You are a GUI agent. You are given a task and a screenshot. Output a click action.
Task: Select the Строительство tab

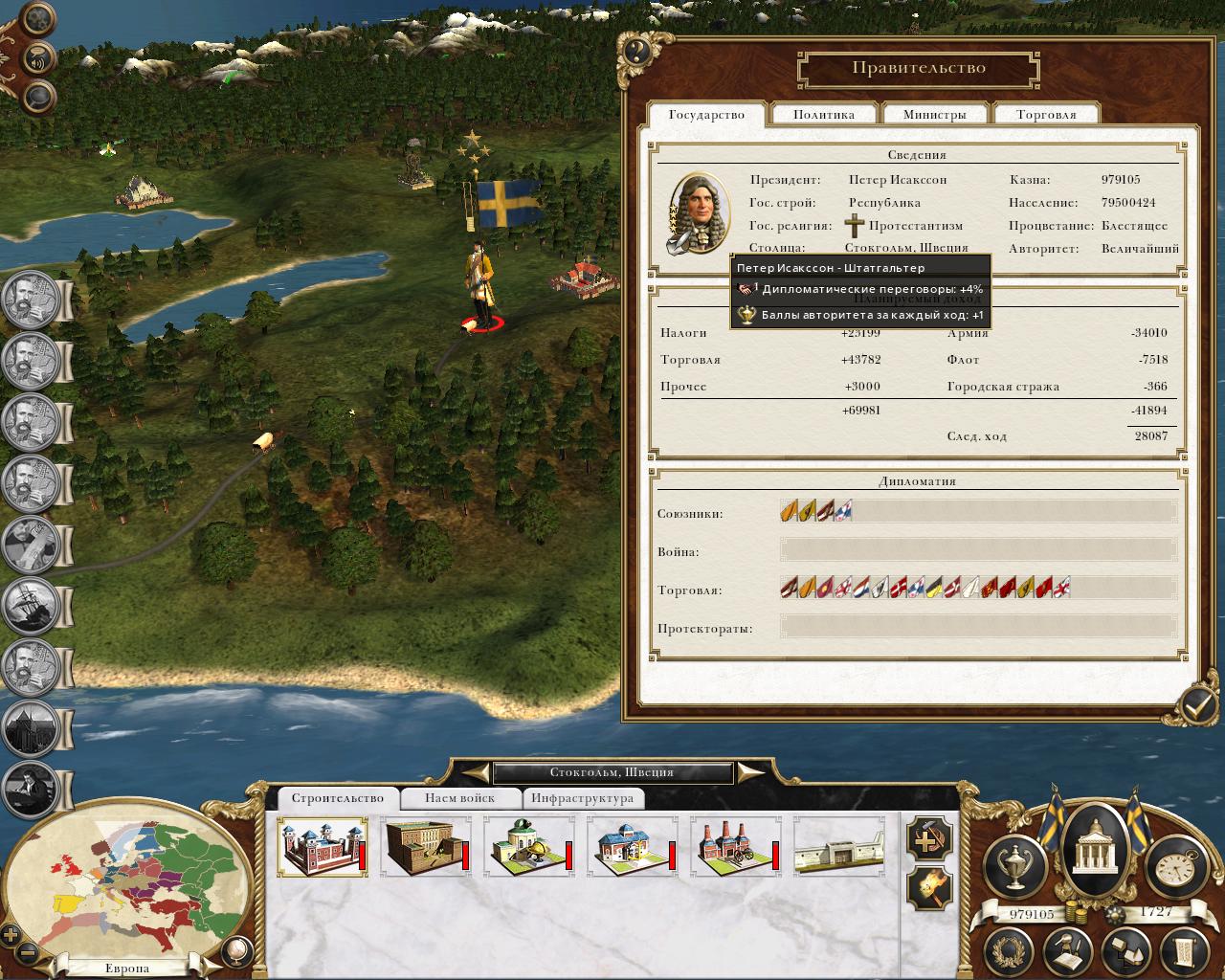click(x=337, y=798)
